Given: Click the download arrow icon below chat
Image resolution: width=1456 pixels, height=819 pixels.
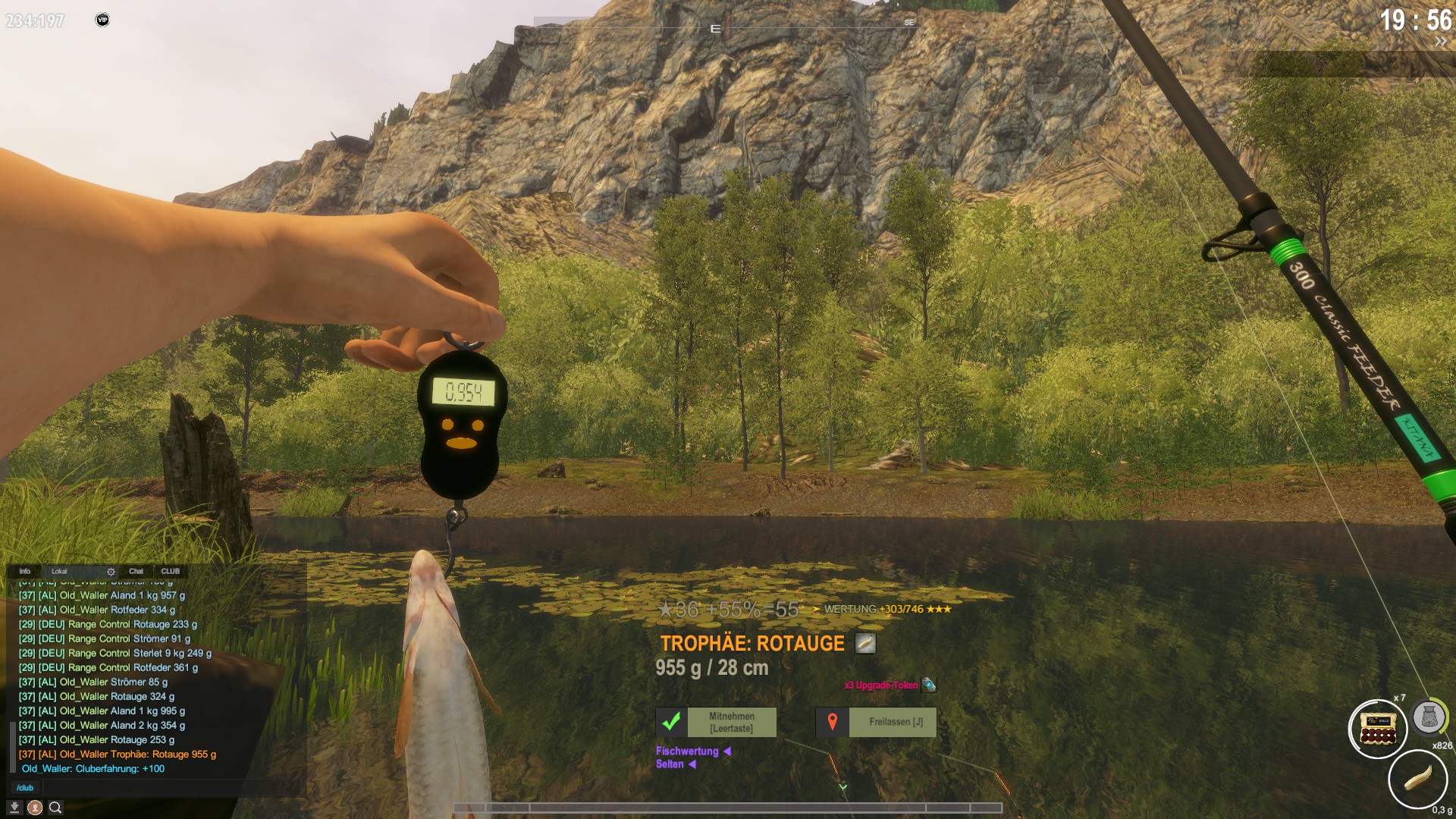Looking at the screenshot, I should (14, 808).
